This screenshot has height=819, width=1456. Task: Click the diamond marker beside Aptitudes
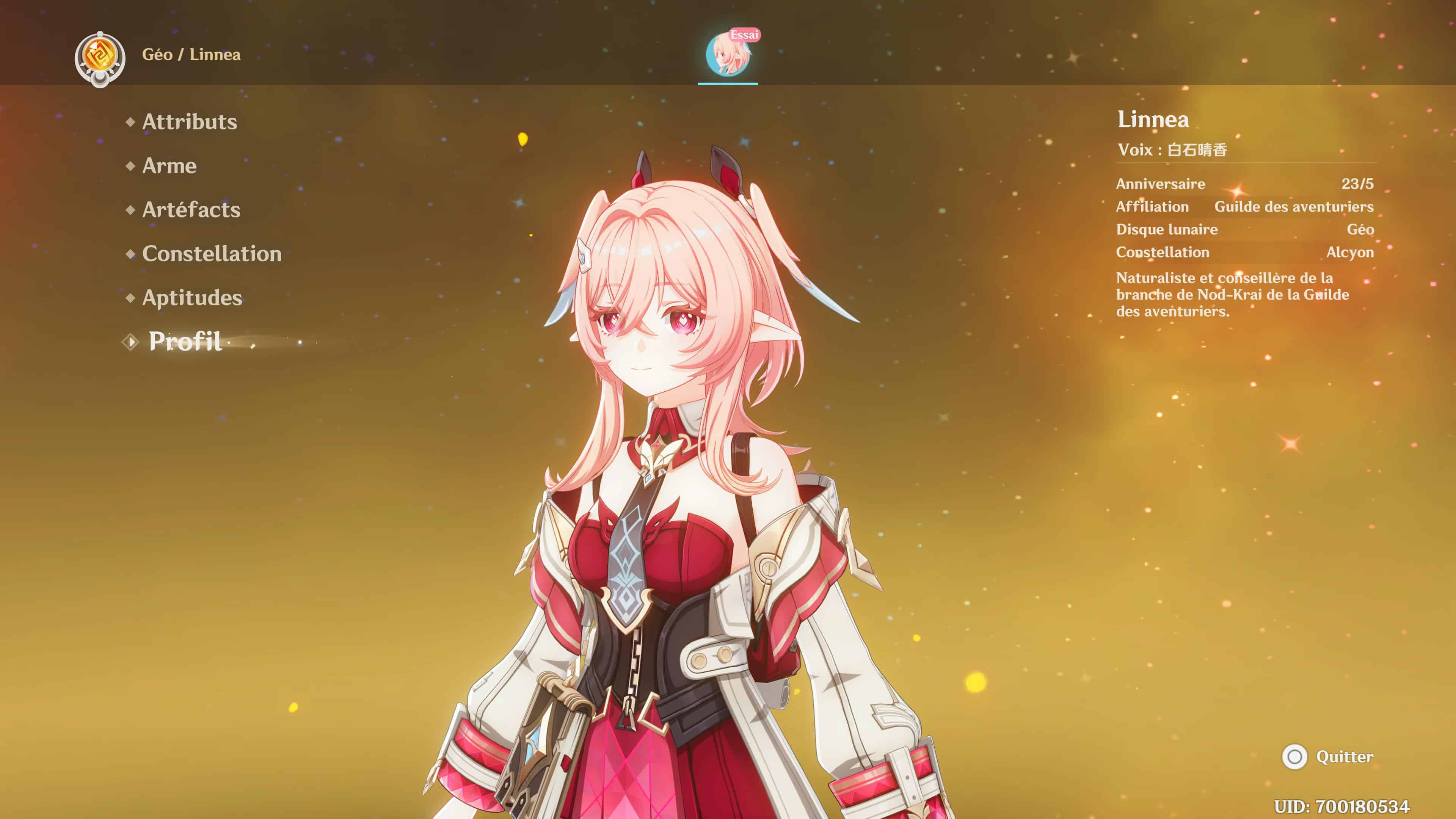130,298
